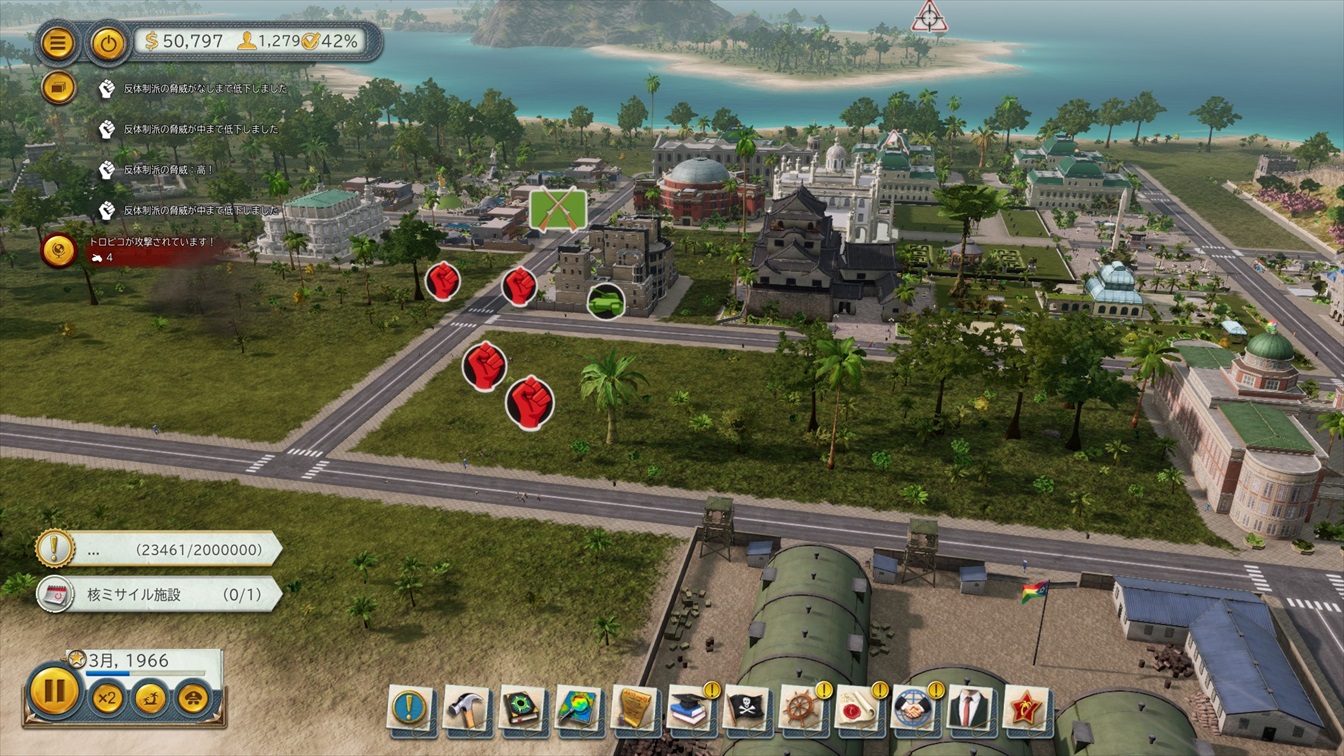Click the palm island button
Viewport: 1344px width, 756px height.
151,697
